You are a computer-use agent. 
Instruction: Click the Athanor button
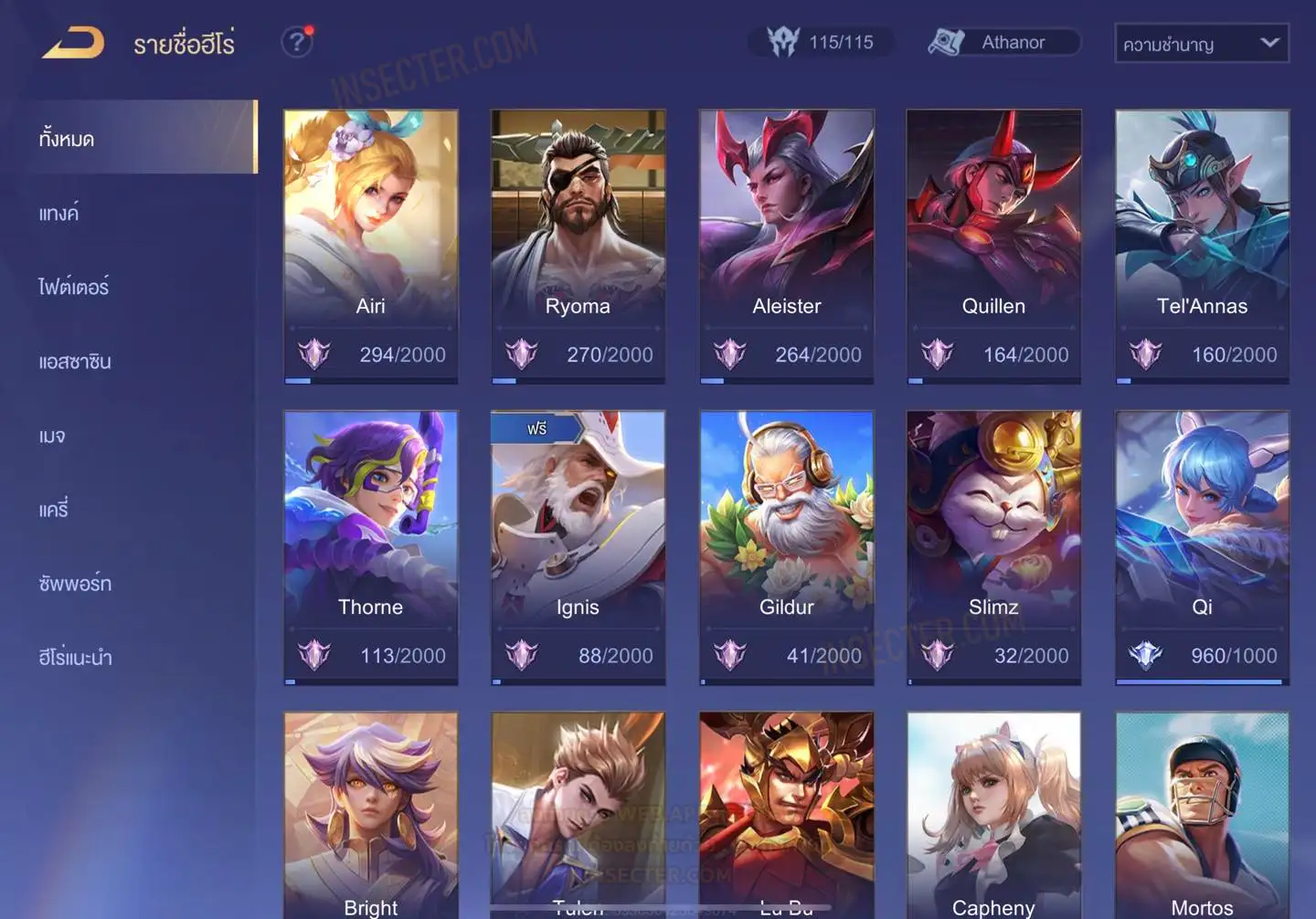1003,43
